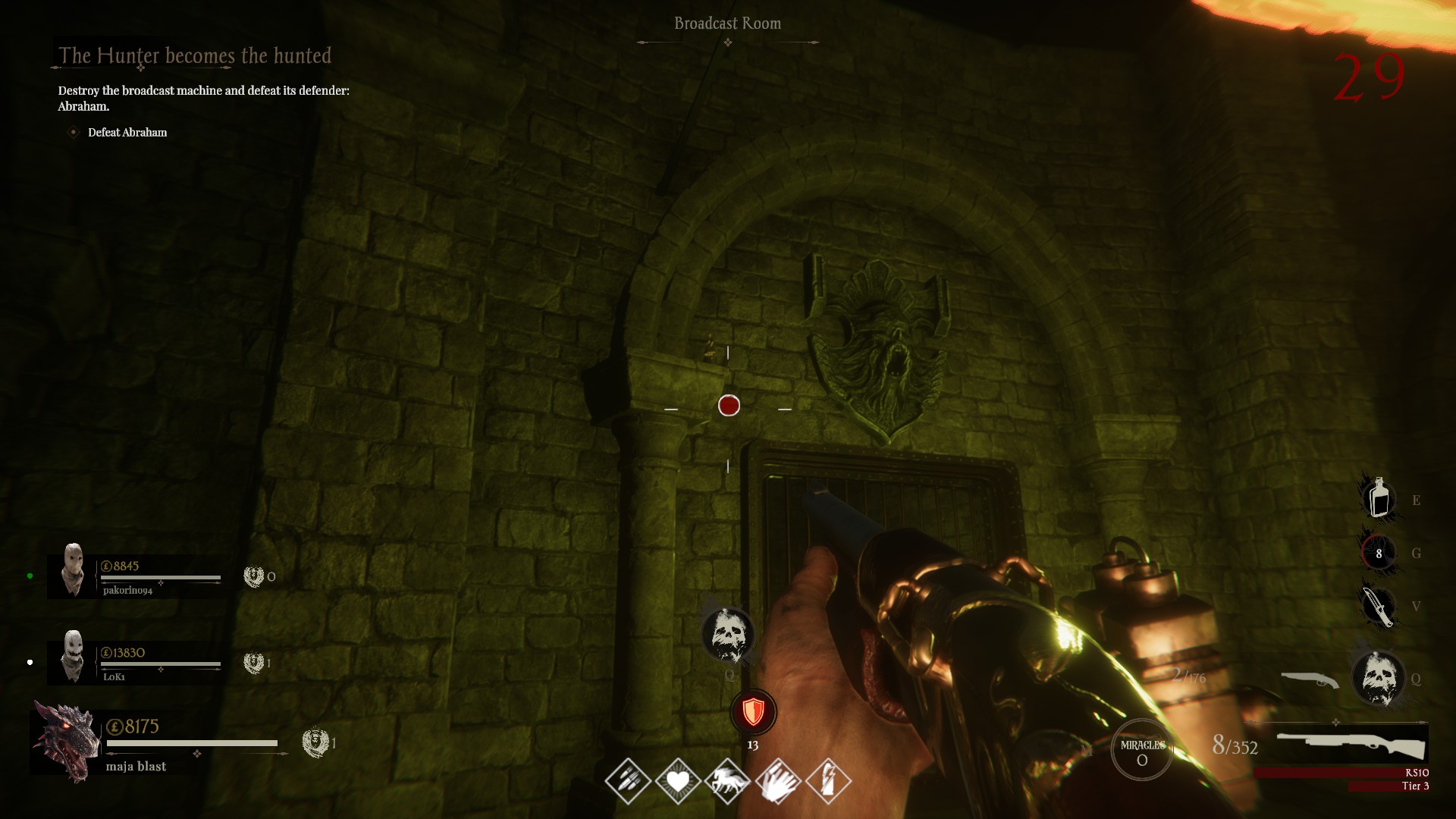Select the lightning bolt perk icon

[828, 780]
